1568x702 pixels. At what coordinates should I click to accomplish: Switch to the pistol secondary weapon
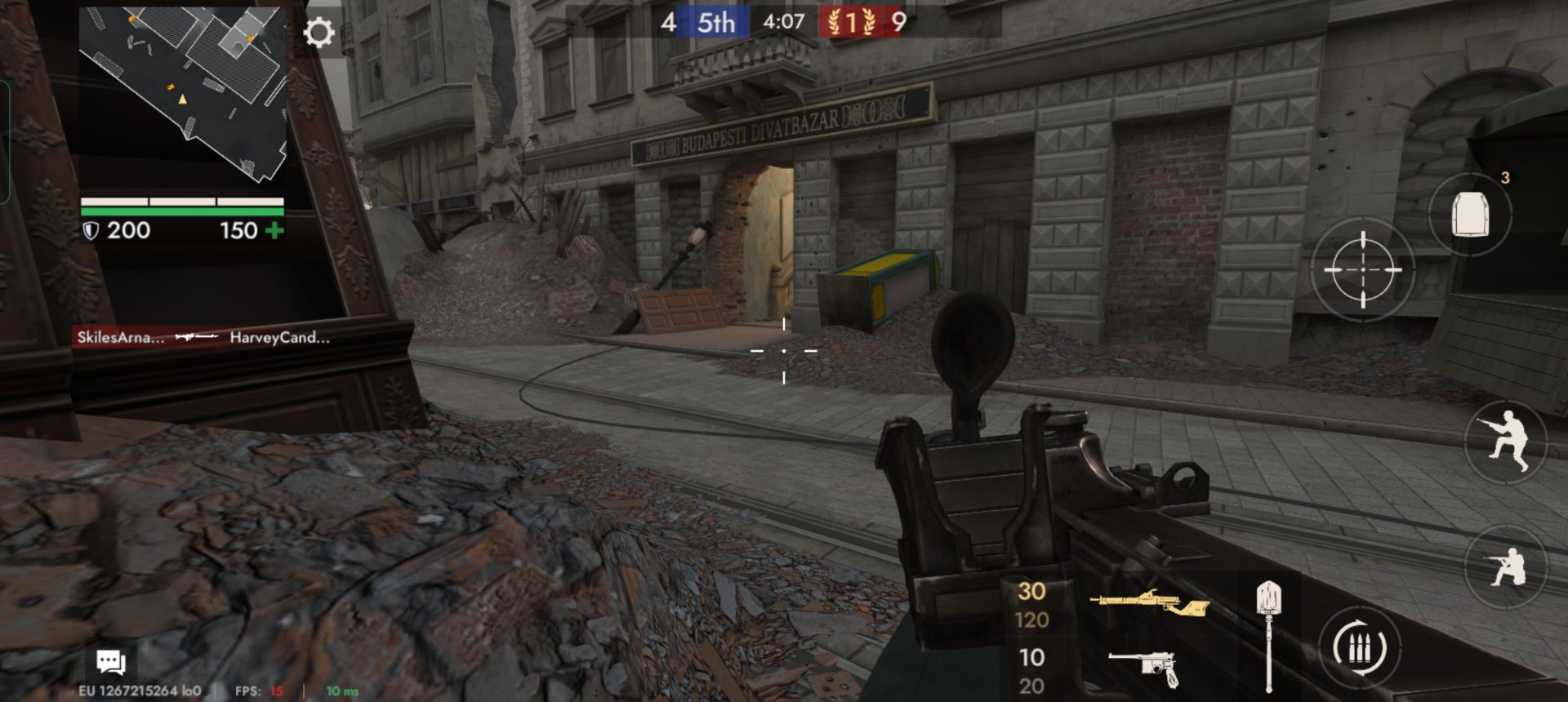click(x=1145, y=668)
